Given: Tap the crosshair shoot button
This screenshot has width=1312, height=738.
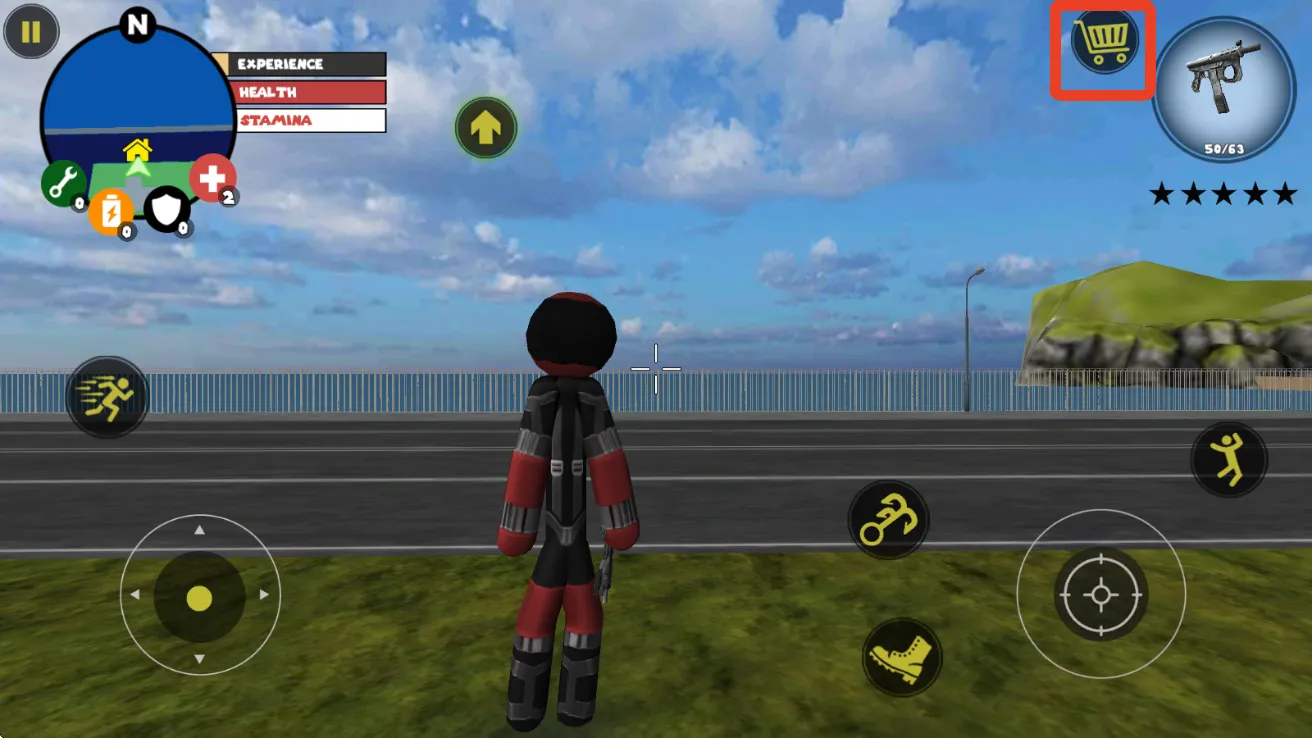Looking at the screenshot, I should (1100, 594).
